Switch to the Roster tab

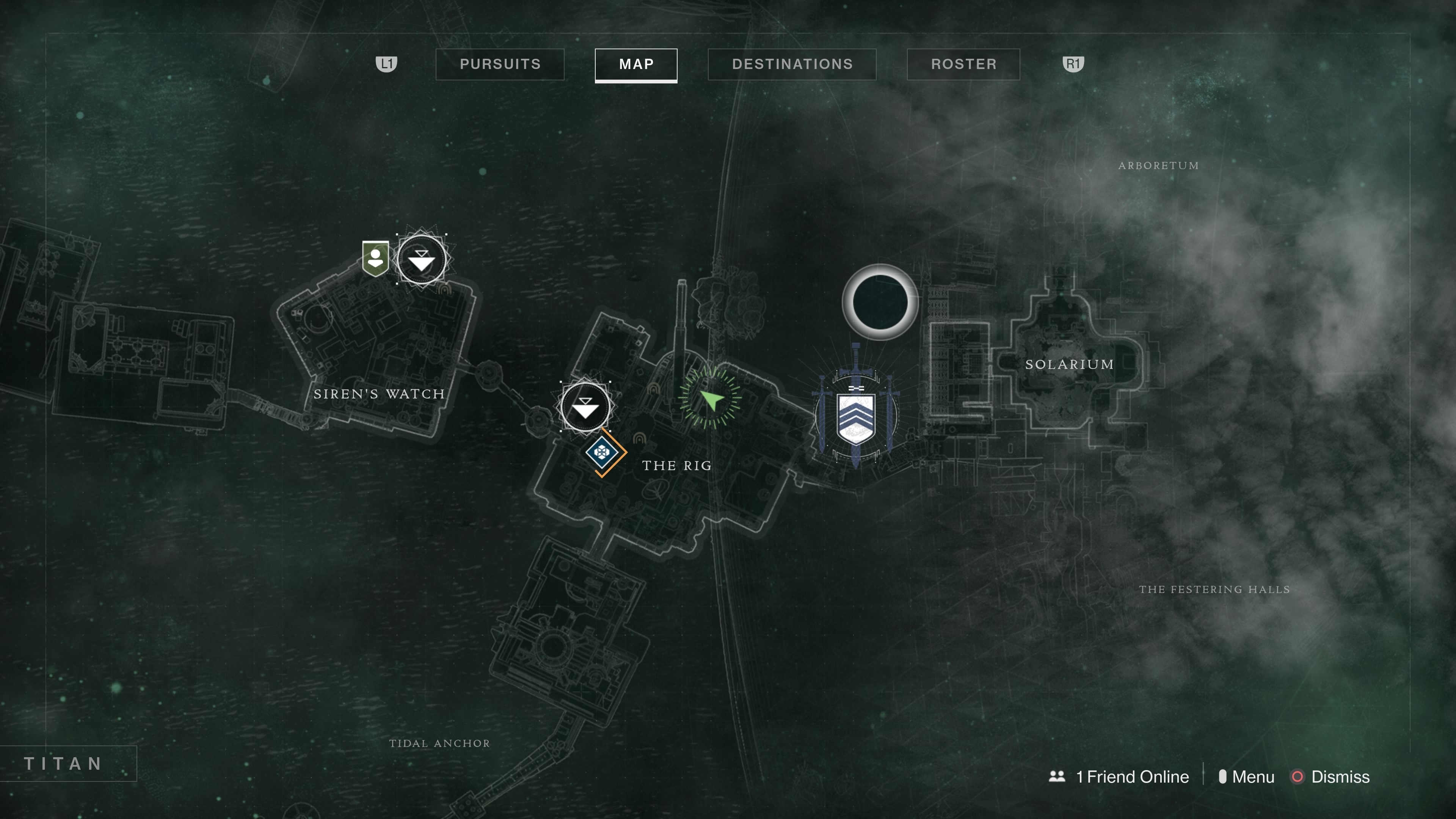963,64
